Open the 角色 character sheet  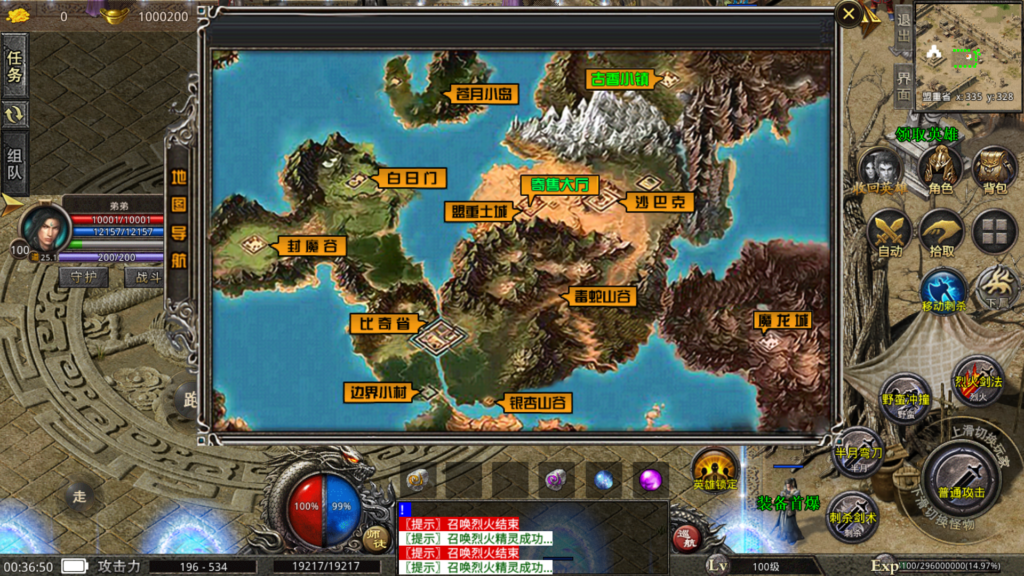tap(940, 168)
